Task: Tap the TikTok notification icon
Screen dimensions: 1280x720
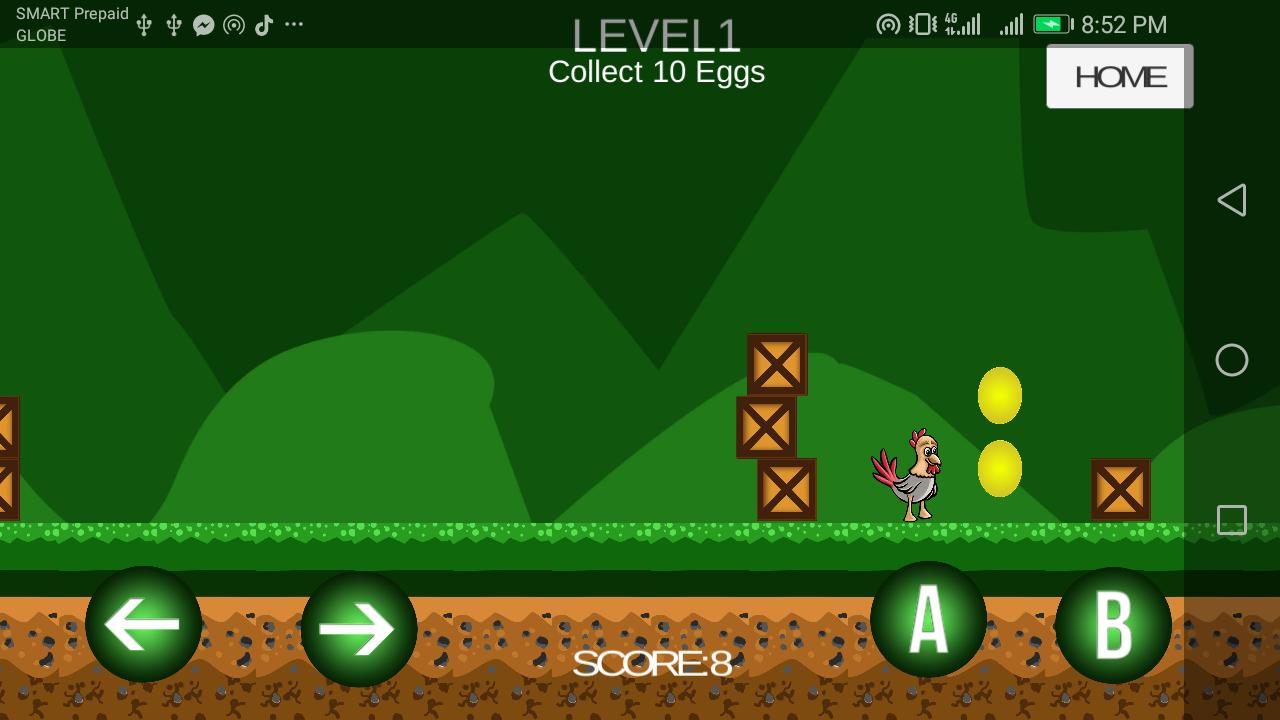Action: point(264,23)
